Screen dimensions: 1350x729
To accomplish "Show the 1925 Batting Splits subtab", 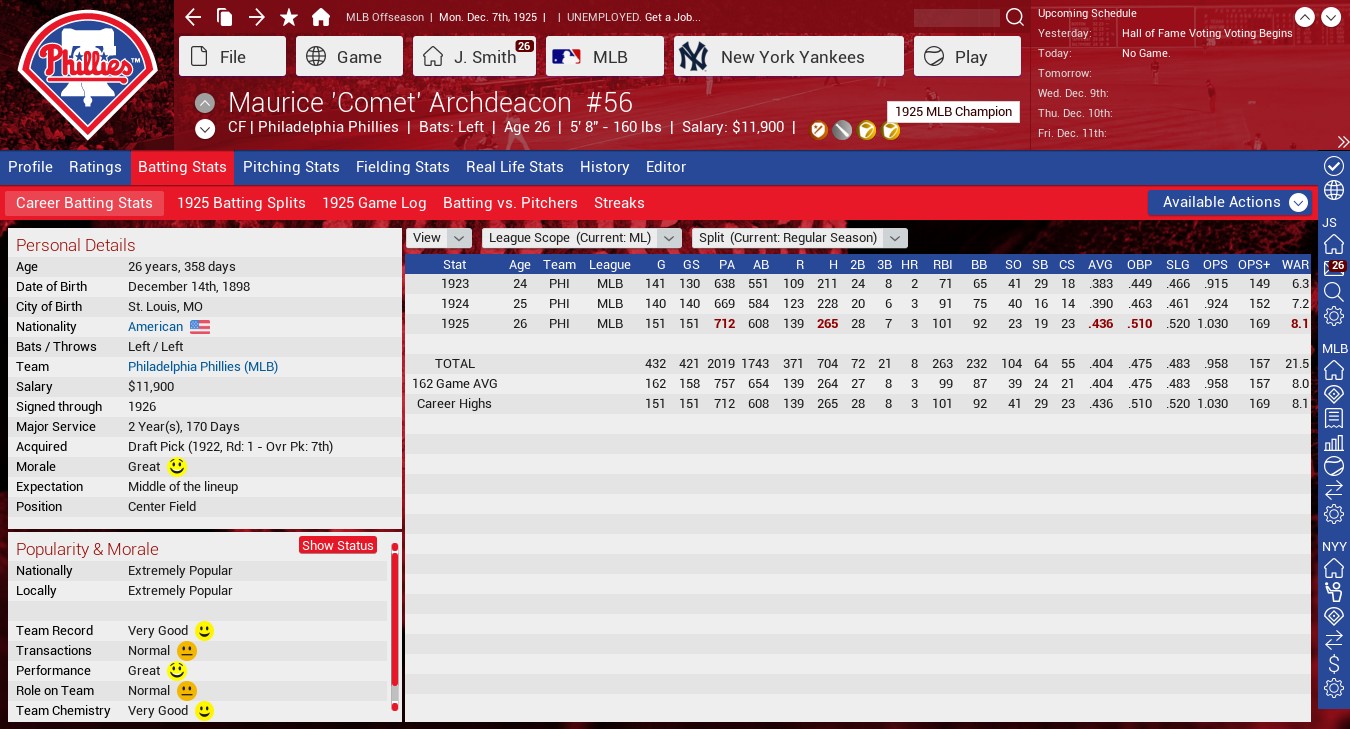I will pos(241,203).
